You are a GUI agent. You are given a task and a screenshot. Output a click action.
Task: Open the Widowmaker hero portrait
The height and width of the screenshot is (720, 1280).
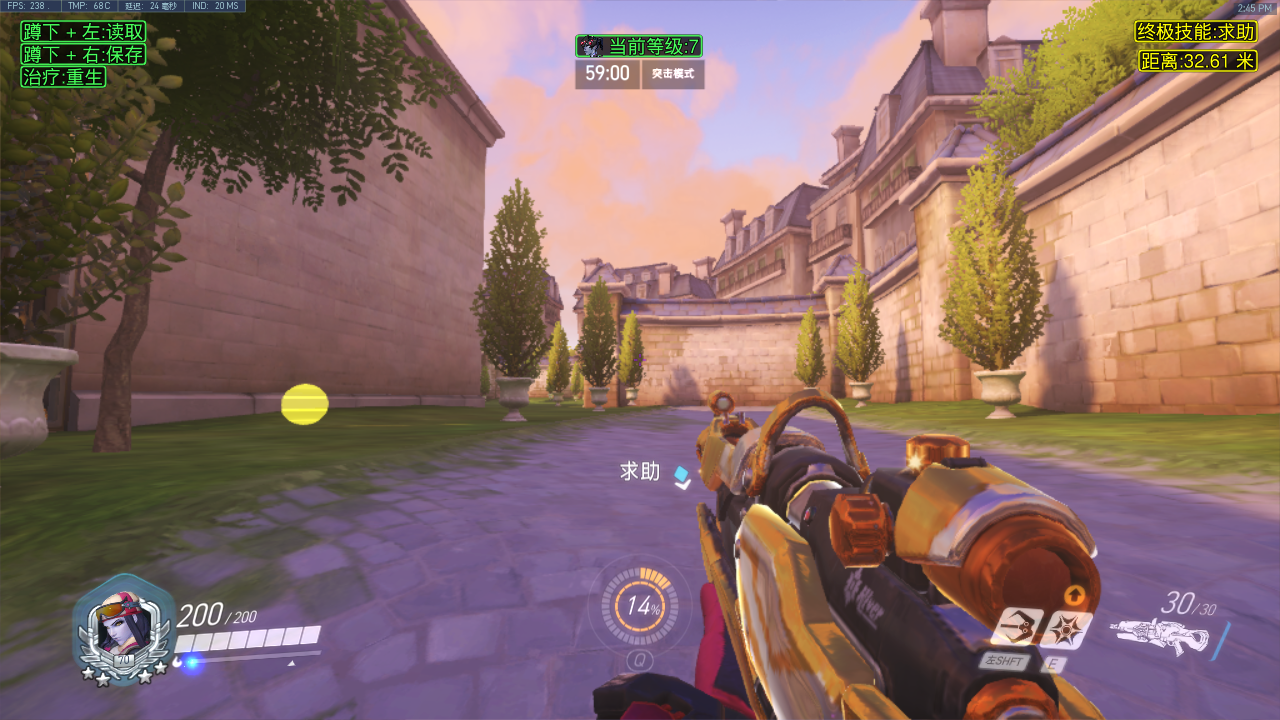point(120,628)
